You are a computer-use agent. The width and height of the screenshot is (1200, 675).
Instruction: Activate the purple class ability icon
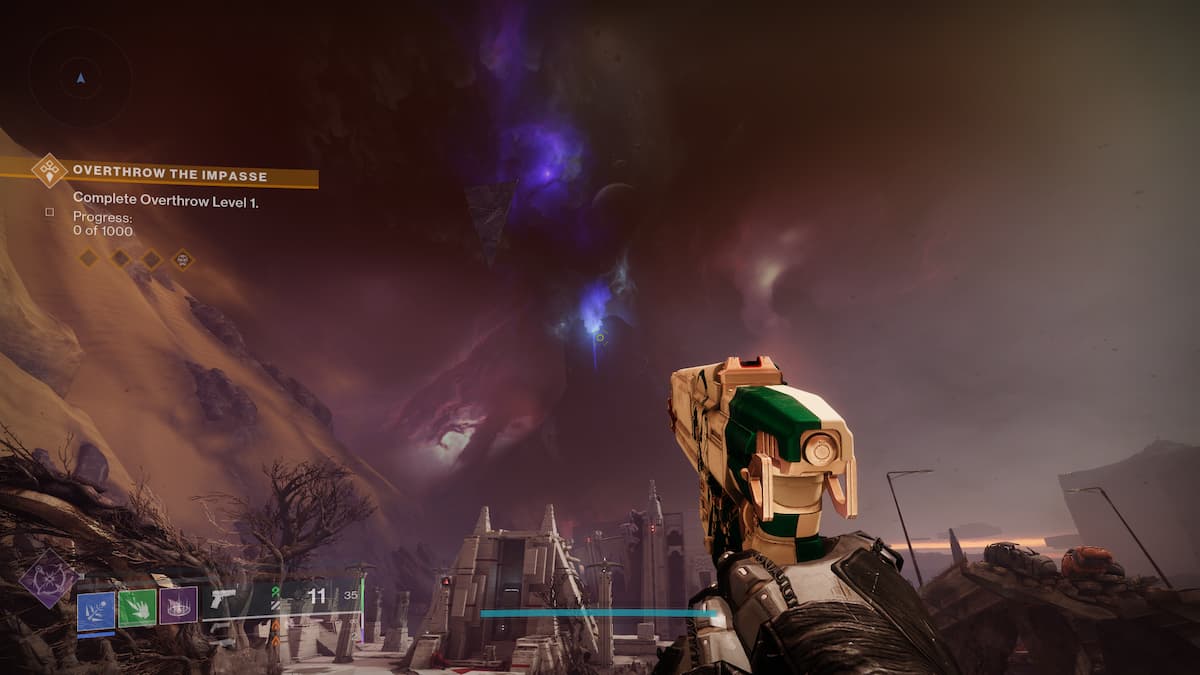pyautogui.click(x=178, y=606)
